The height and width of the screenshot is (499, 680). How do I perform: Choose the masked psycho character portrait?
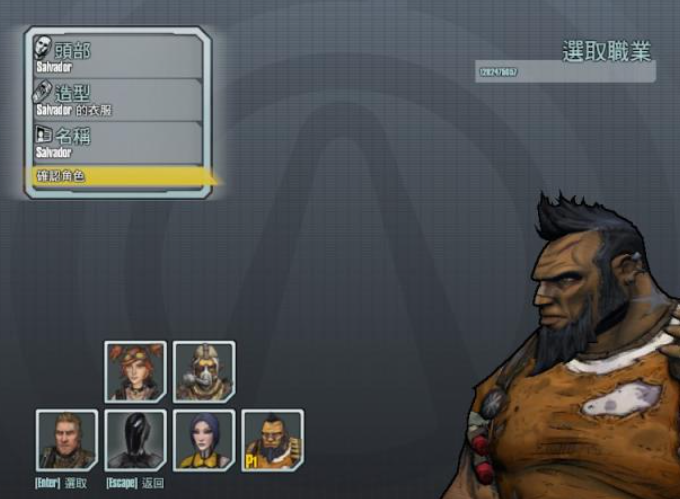point(204,372)
